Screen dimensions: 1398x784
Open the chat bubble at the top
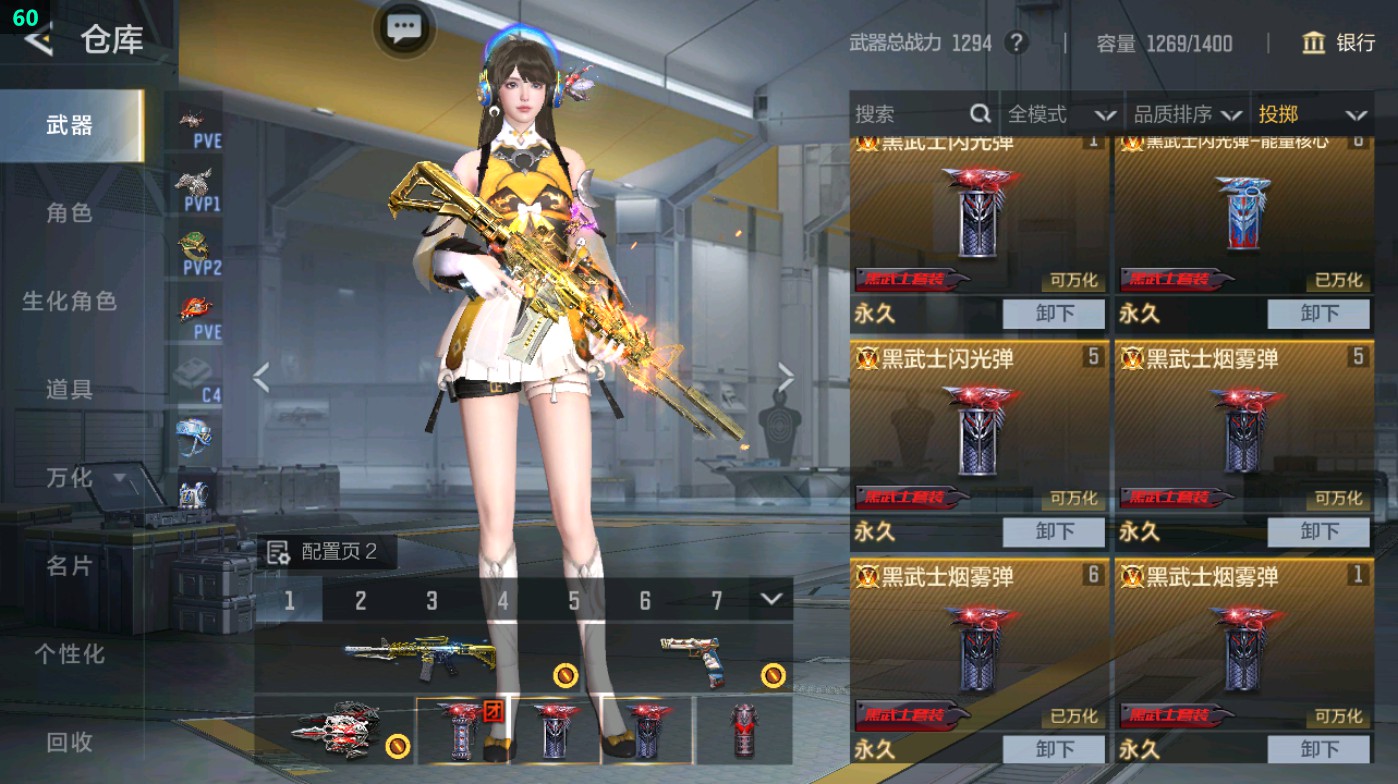[x=403, y=30]
